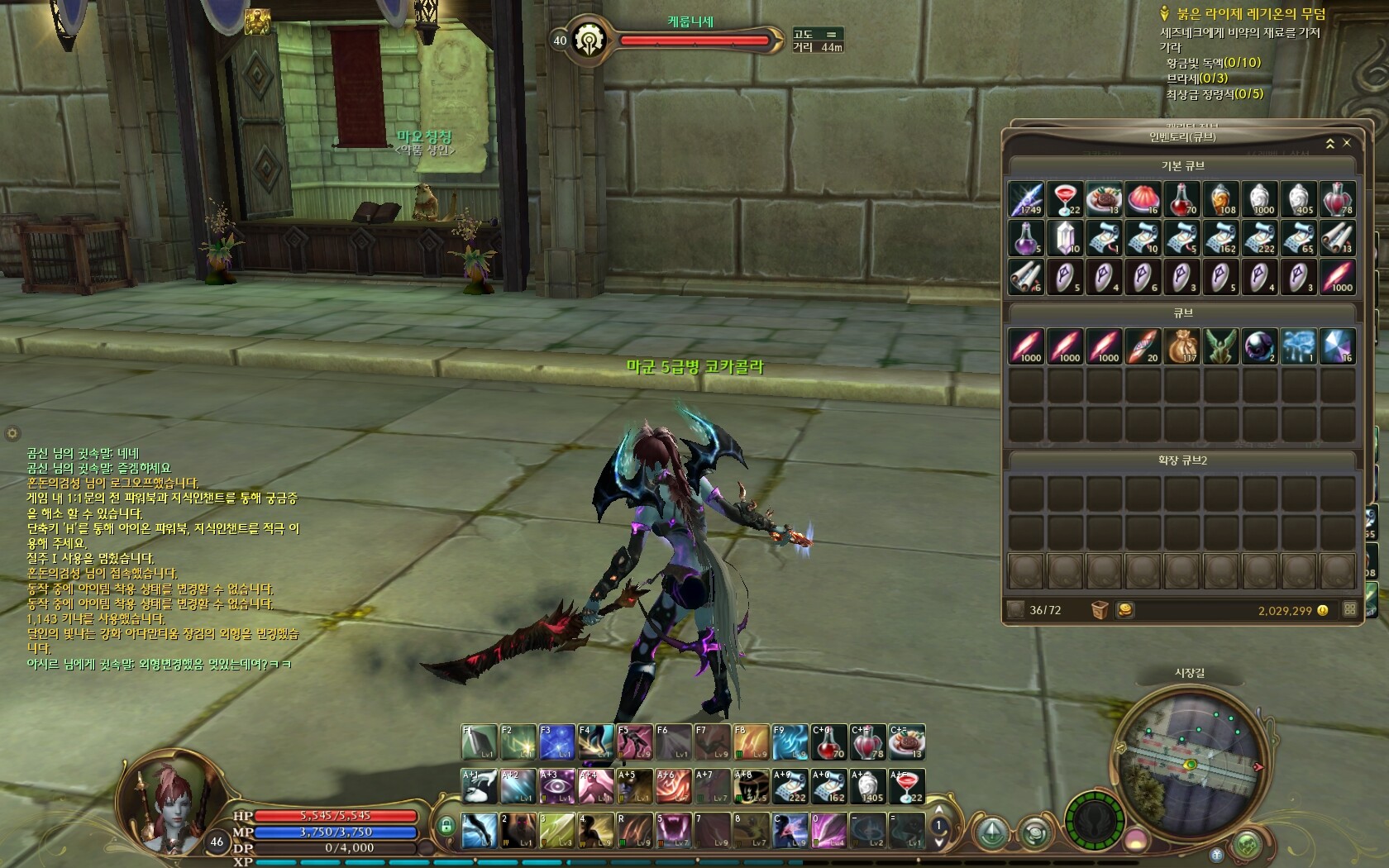Collapse the inventory with the double-arrow button
1389x868 pixels.
click(1330, 143)
